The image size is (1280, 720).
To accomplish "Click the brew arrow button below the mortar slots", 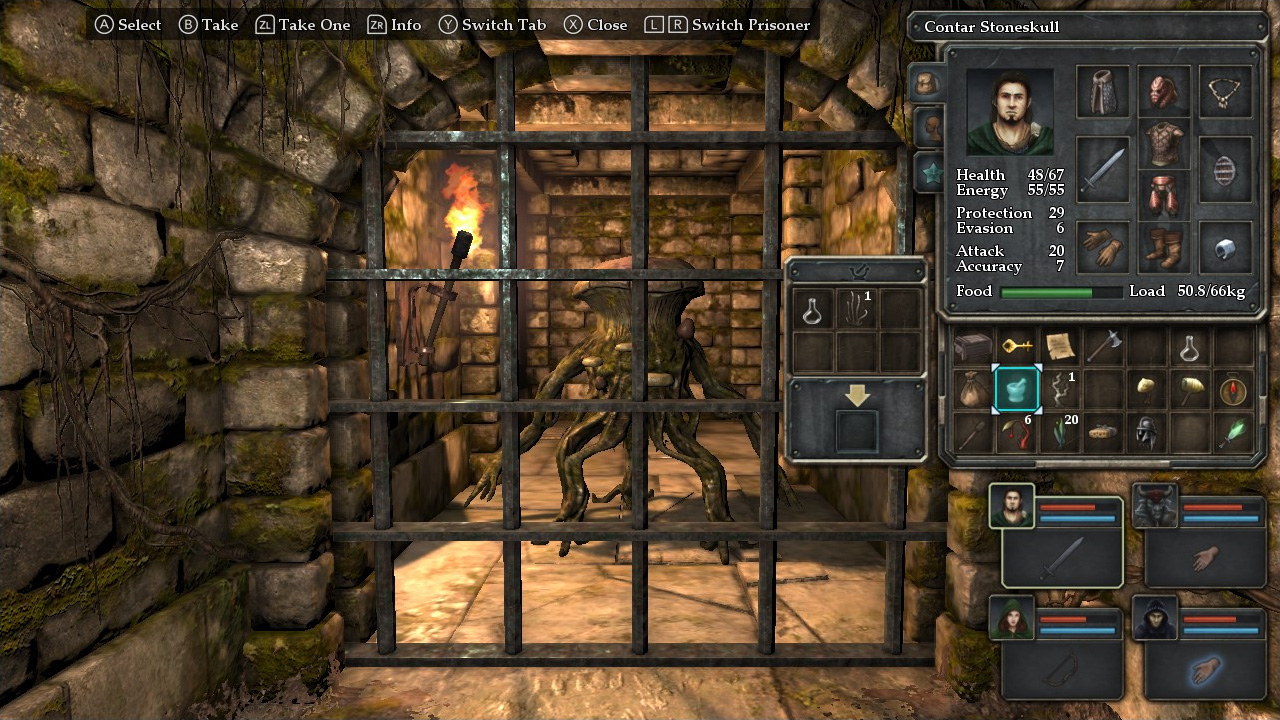I will pyautogui.click(x=855, y=393).
